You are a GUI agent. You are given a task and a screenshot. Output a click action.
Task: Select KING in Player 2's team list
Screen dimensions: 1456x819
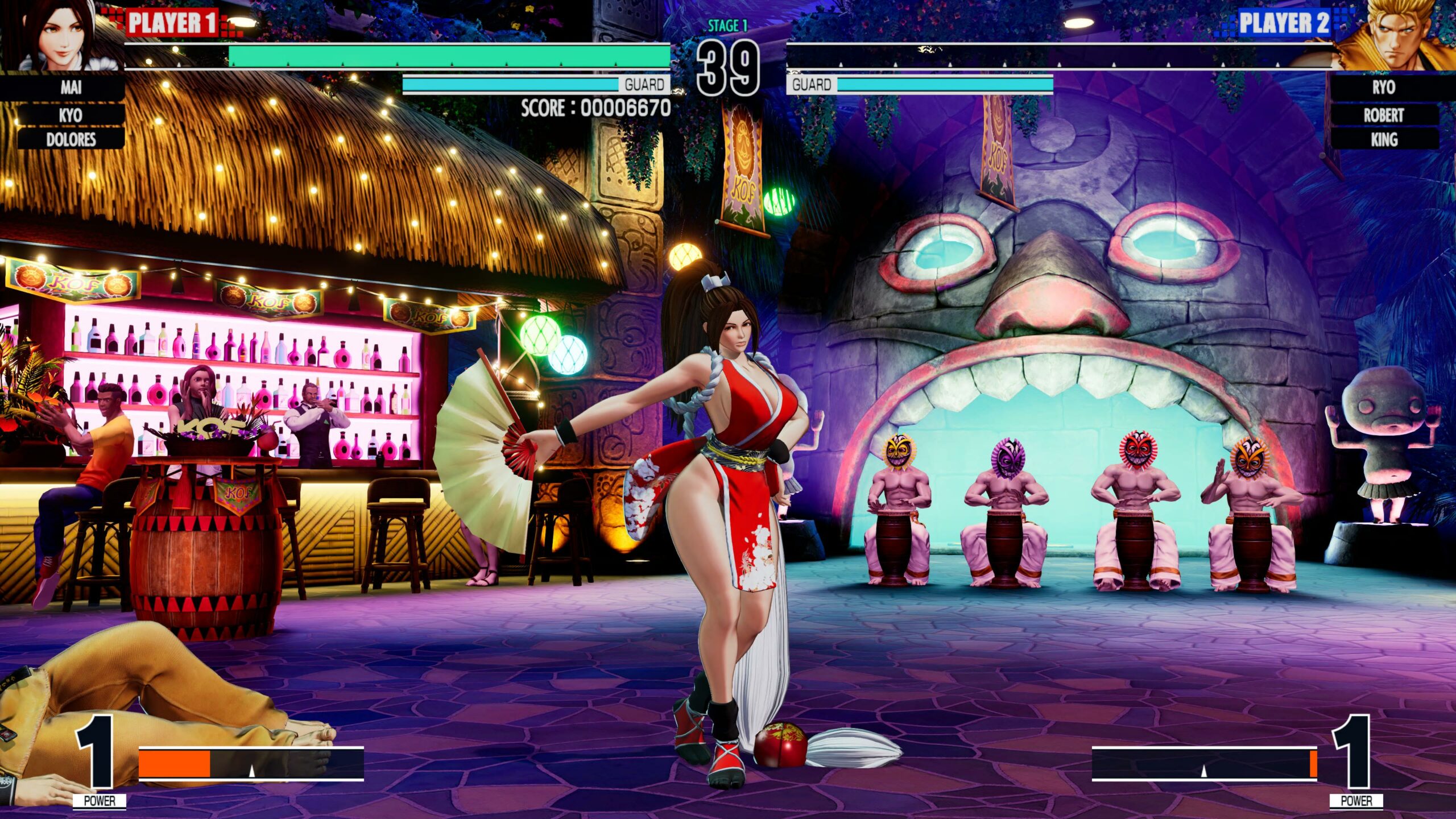tap(1383, 139)
